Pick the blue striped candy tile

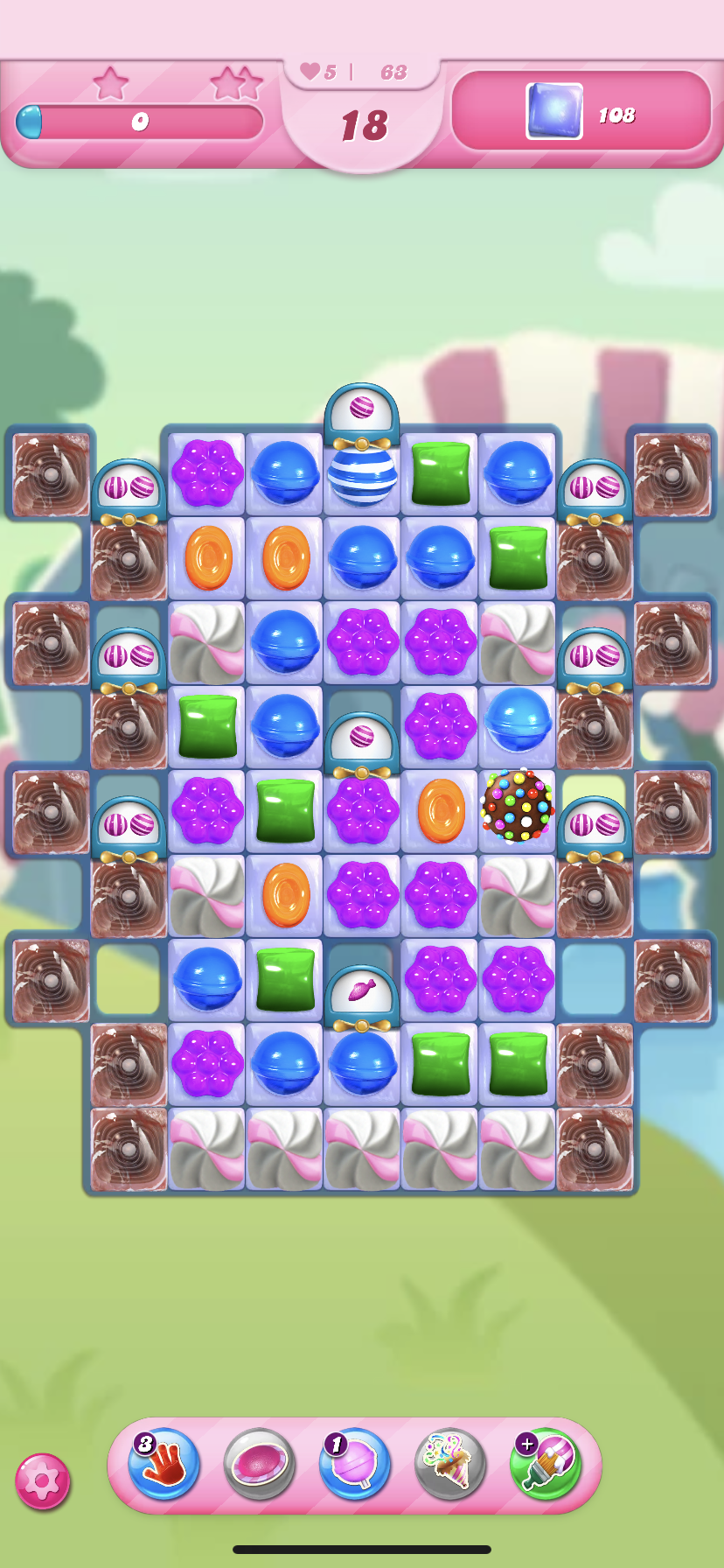tap(362, 477)
